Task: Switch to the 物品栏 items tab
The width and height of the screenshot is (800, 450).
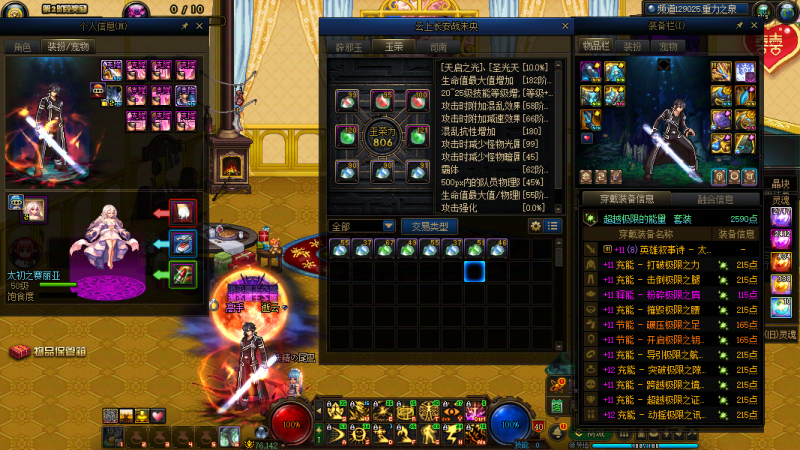Action: pos(595,46)
